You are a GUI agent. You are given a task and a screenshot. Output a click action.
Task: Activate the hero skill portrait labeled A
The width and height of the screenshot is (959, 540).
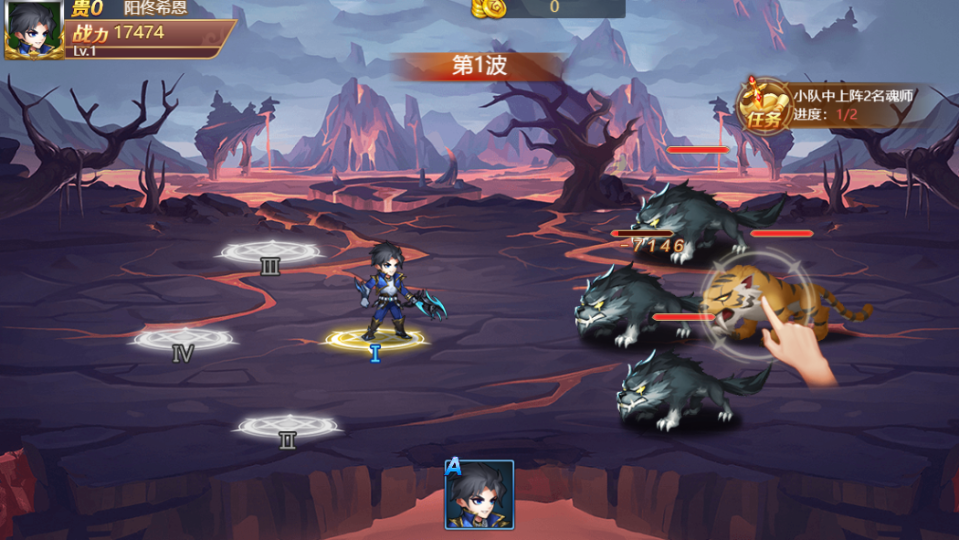pyautogui.click(x=479, y=494)
